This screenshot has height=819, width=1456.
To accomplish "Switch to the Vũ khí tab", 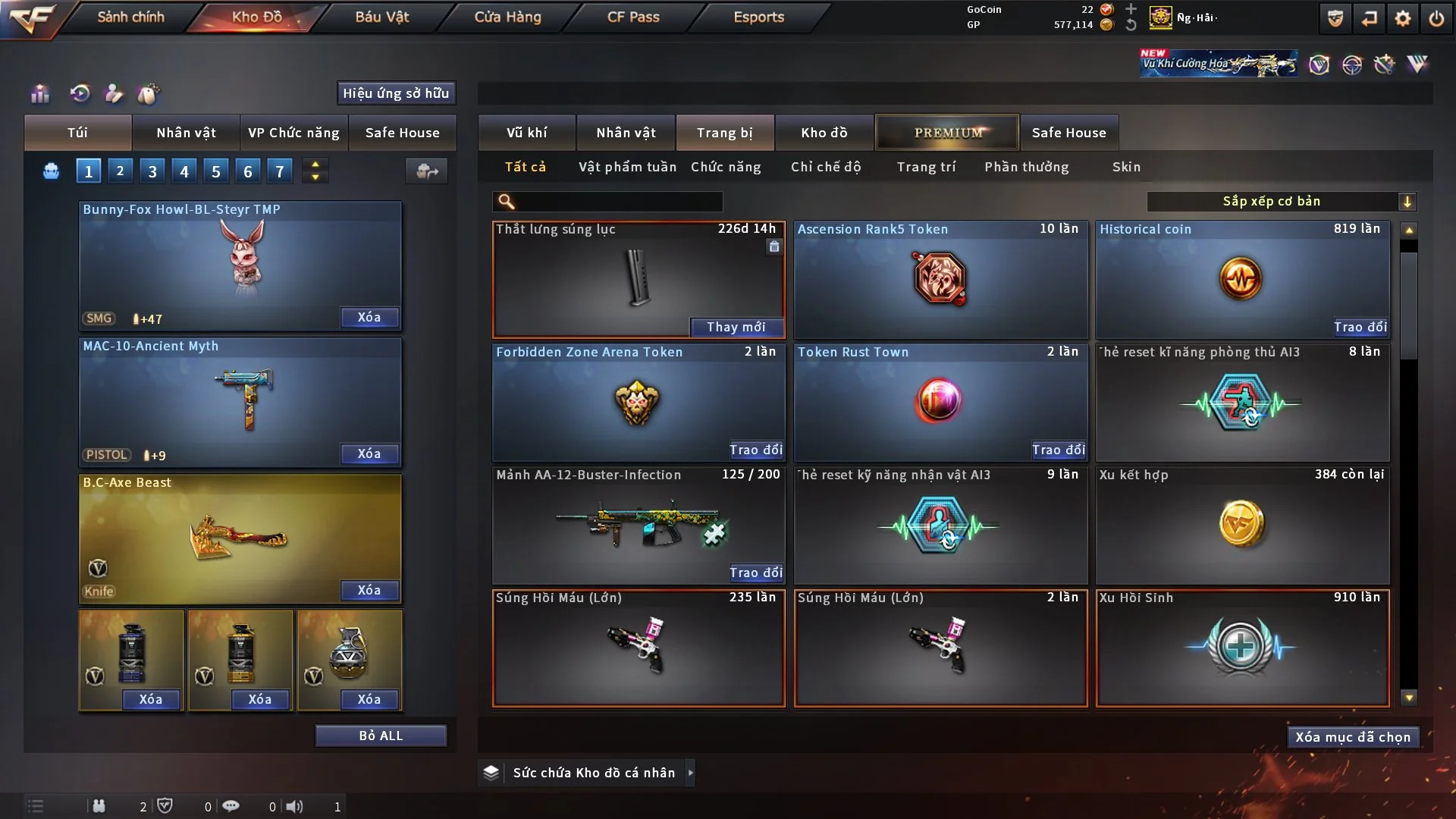I will coord(526,133).
